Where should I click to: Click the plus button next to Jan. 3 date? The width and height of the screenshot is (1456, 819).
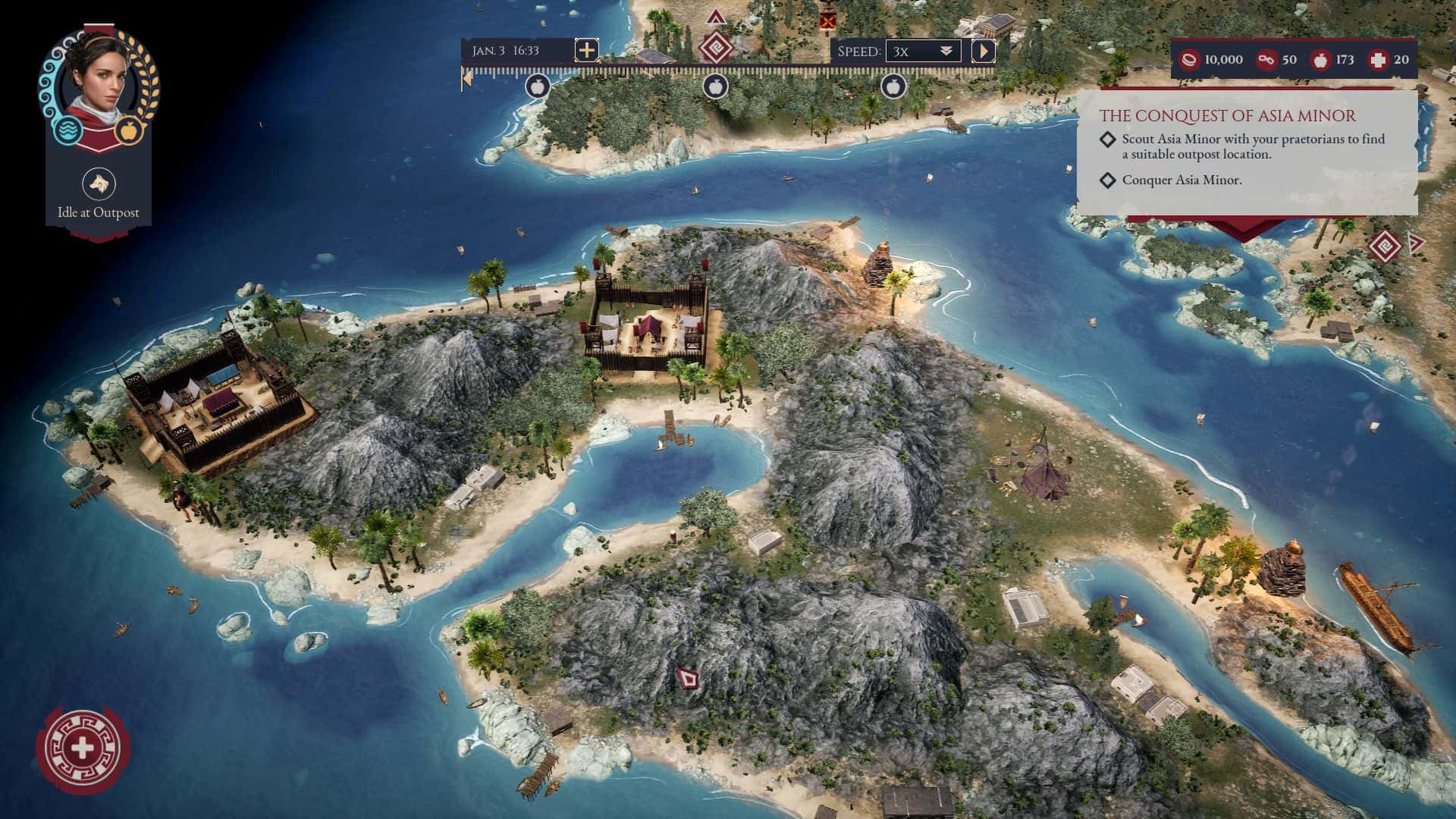click(x=585, y=51)
